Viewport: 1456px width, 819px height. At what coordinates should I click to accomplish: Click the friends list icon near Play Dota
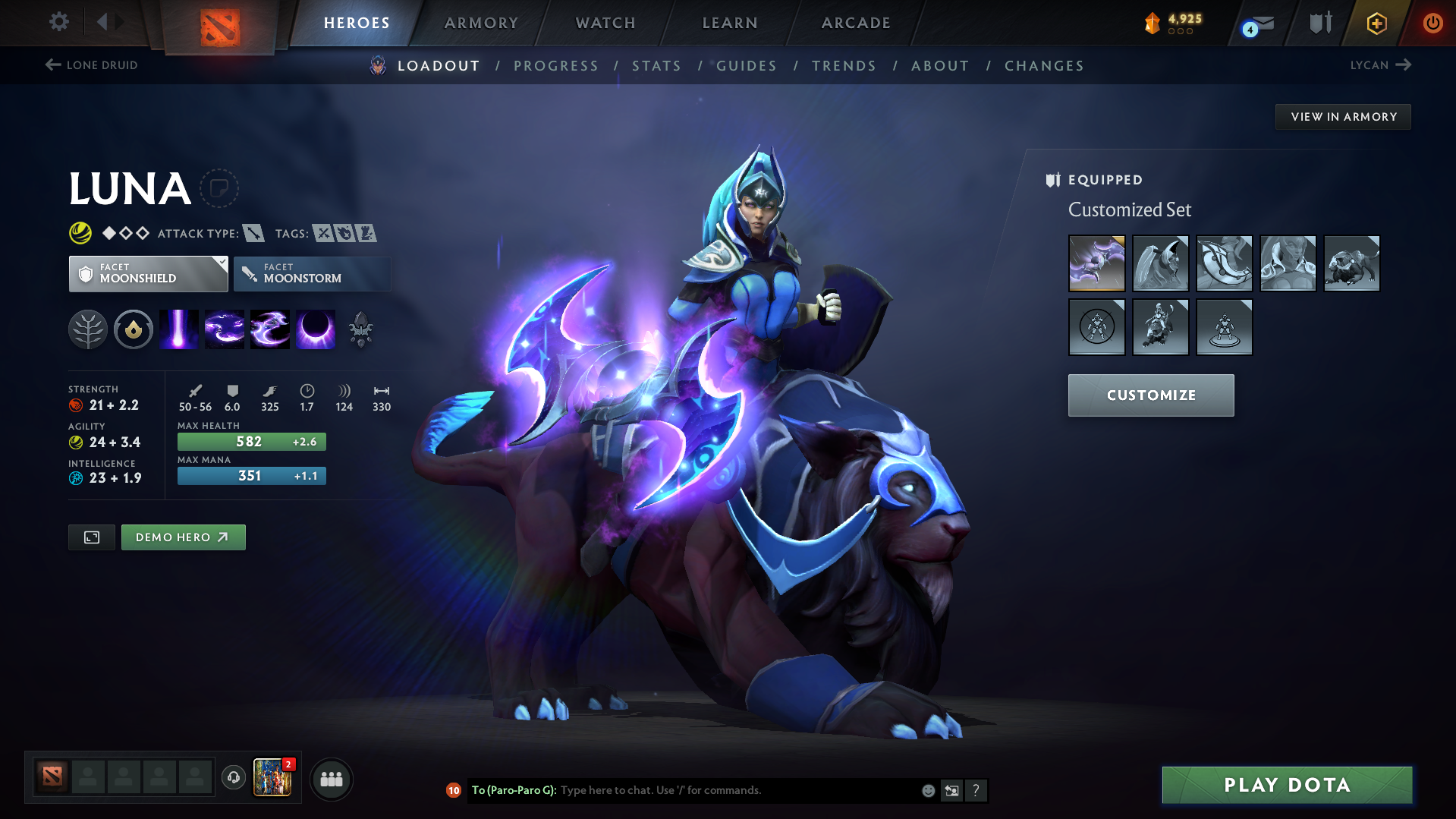click(x=331, y=779)
